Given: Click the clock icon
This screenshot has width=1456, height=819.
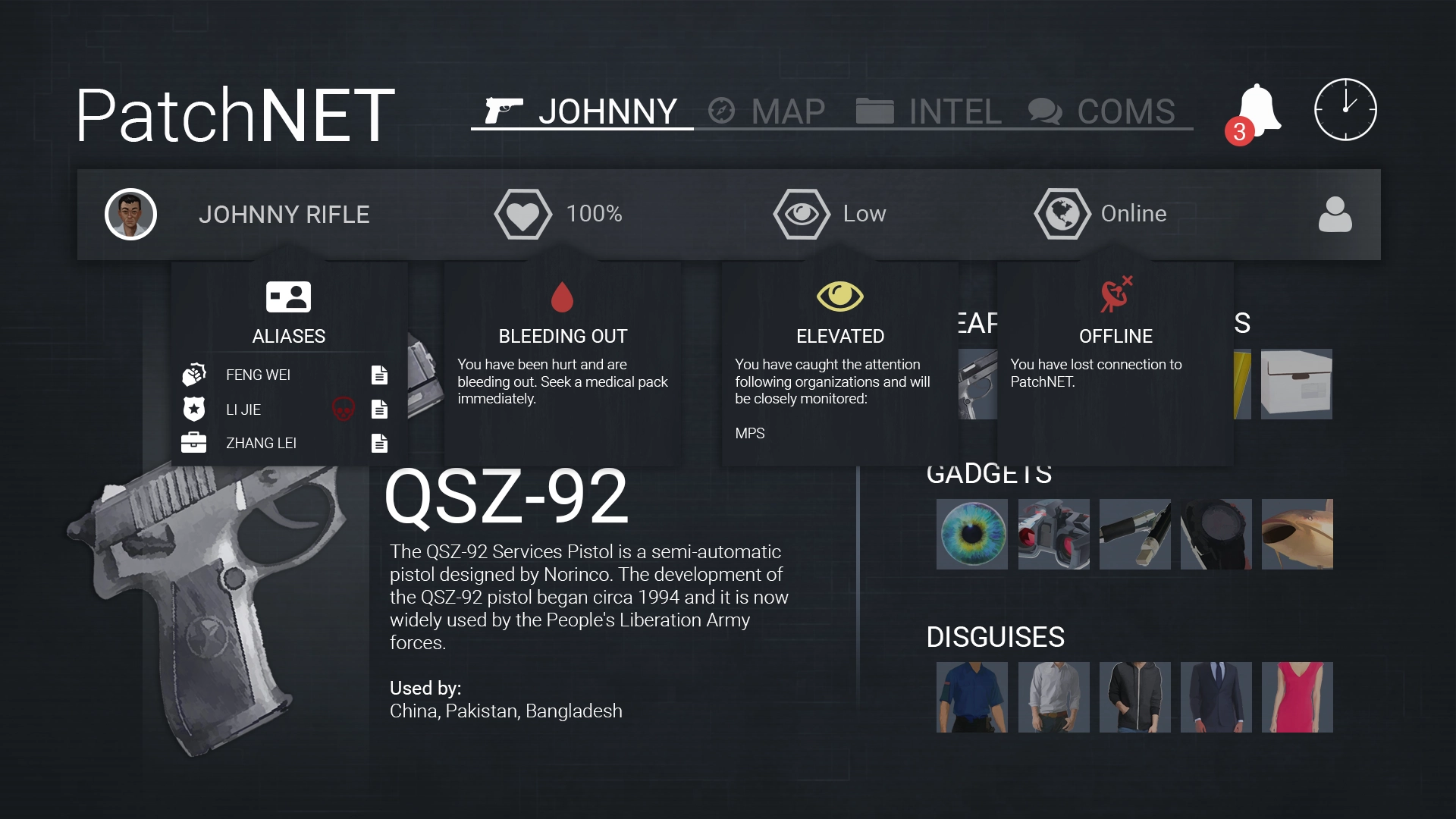Looking at the screenshot, I should 1345,109.
